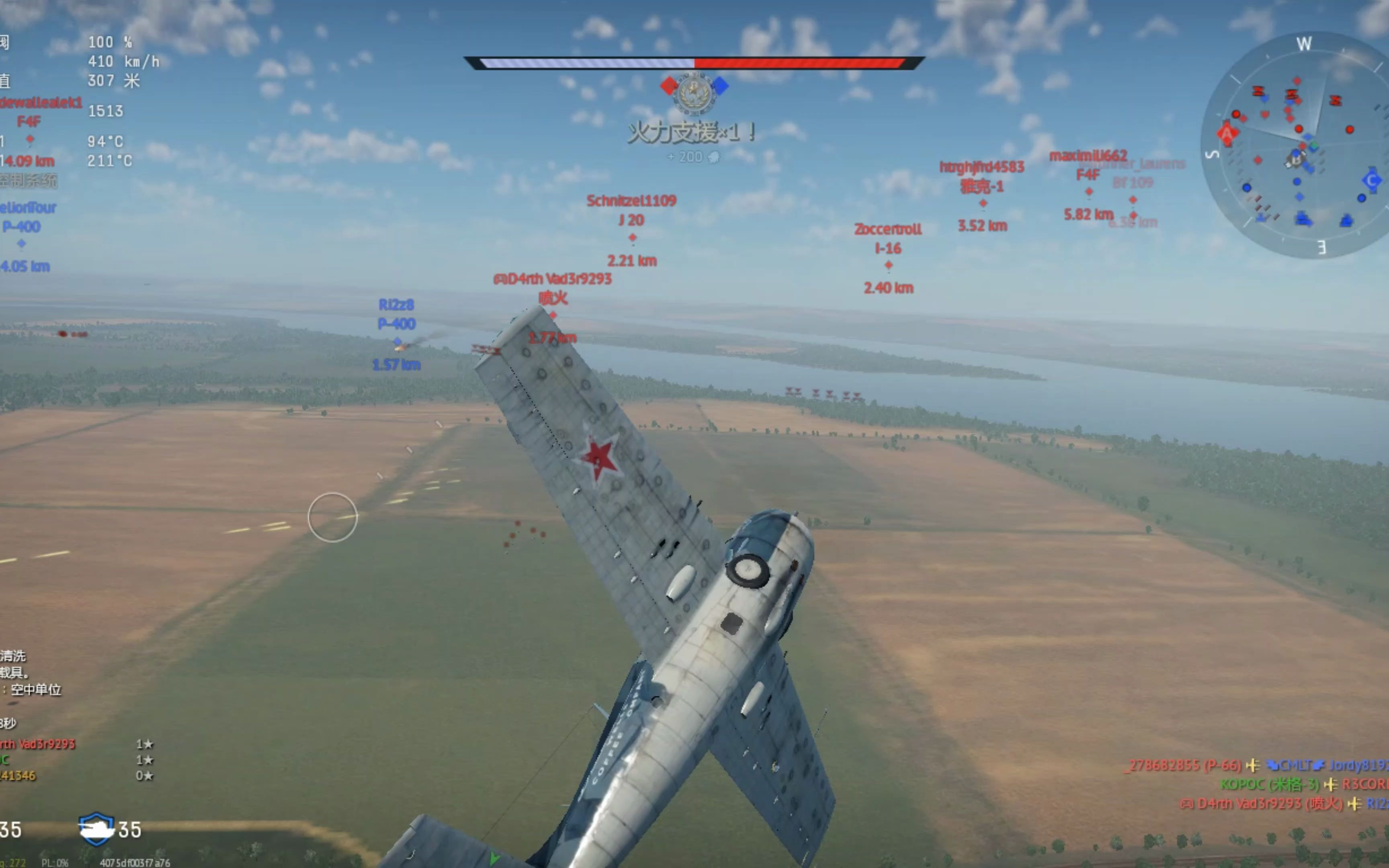Target enemy Schnitzel1109's J 20 marker
The width and height of the screenshot is (1389, 868).
[x=632, y=237]
